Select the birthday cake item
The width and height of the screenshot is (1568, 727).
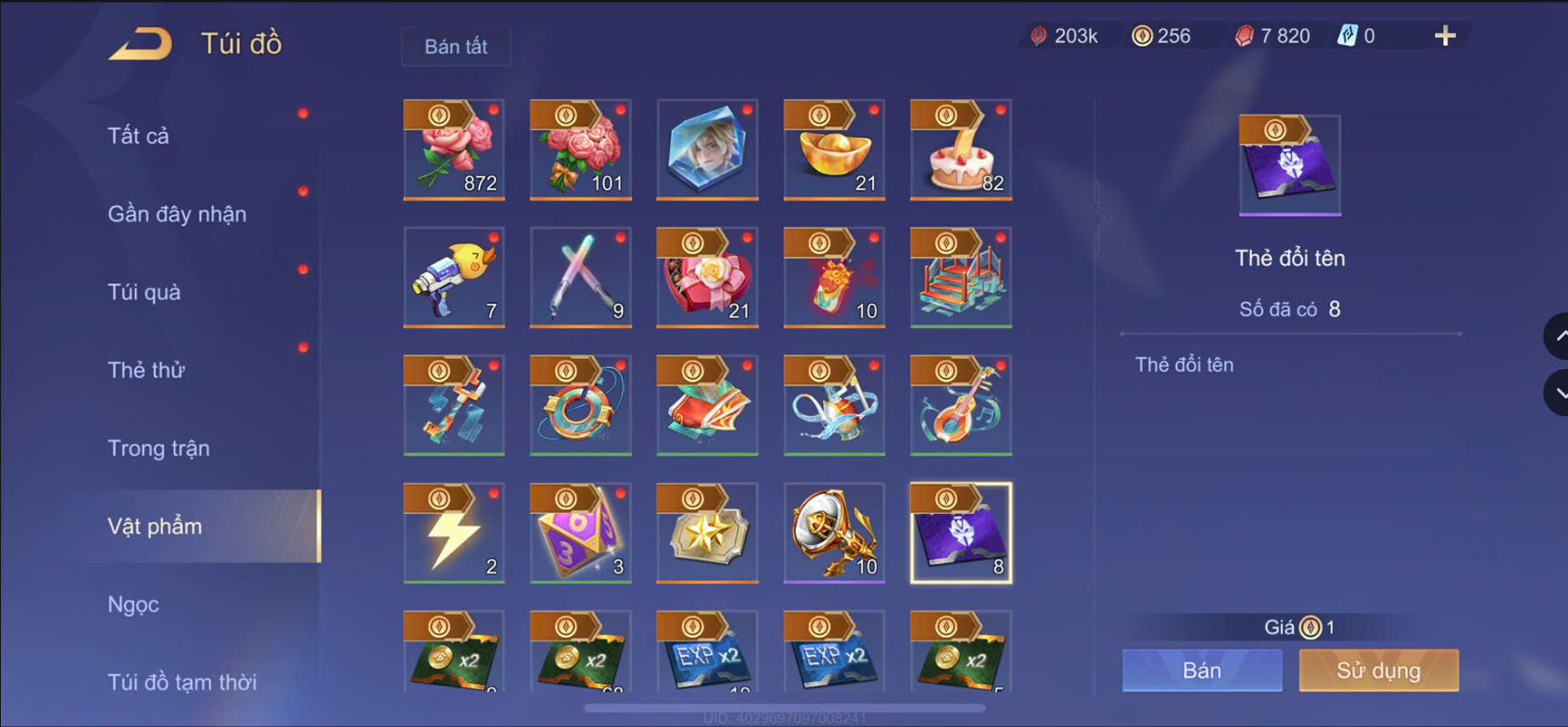click(962, 150)
